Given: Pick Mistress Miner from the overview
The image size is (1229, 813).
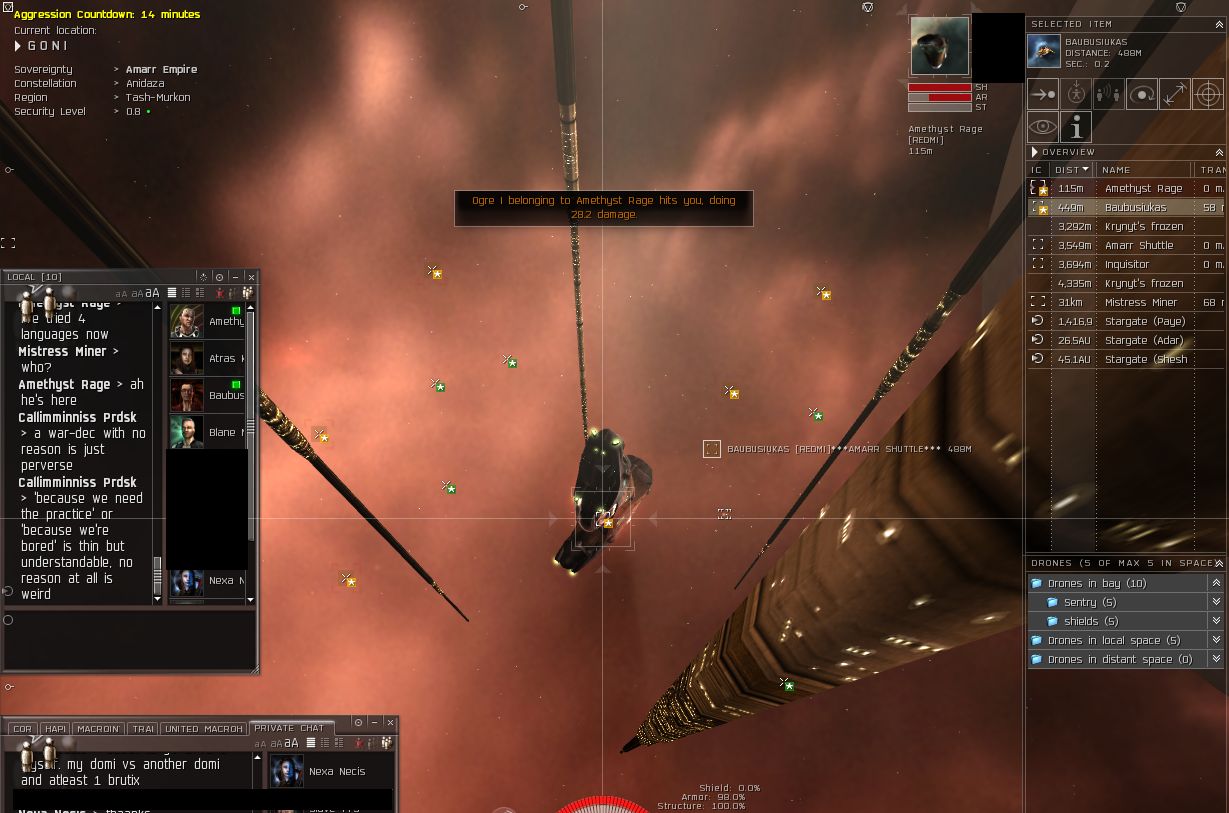Looking at the screenshot, I should point(1140,303).
